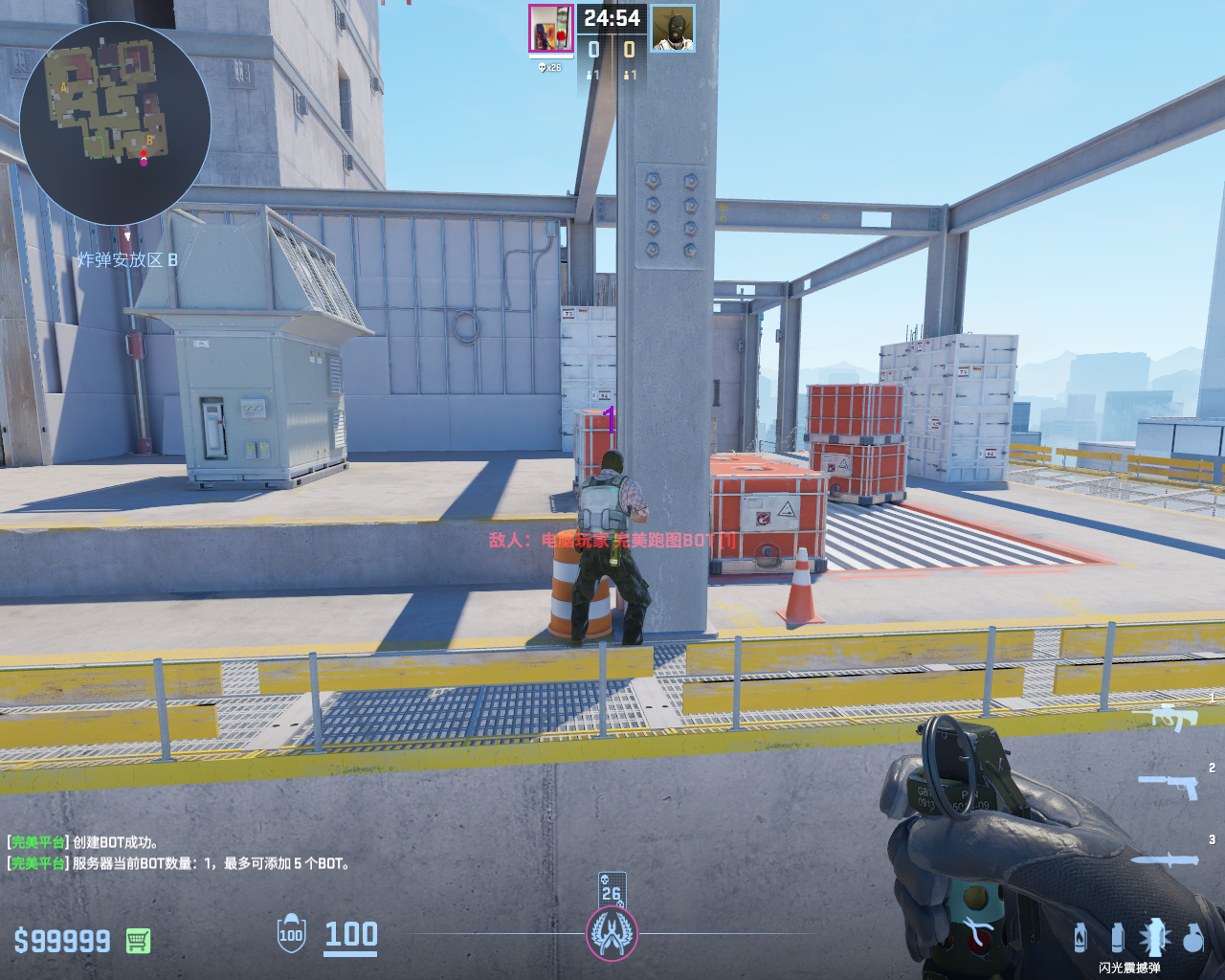Open the buy menu cart icon
Image resolution: width=1225 pixels, height=980 pixels.
click(x=138, y=941)
